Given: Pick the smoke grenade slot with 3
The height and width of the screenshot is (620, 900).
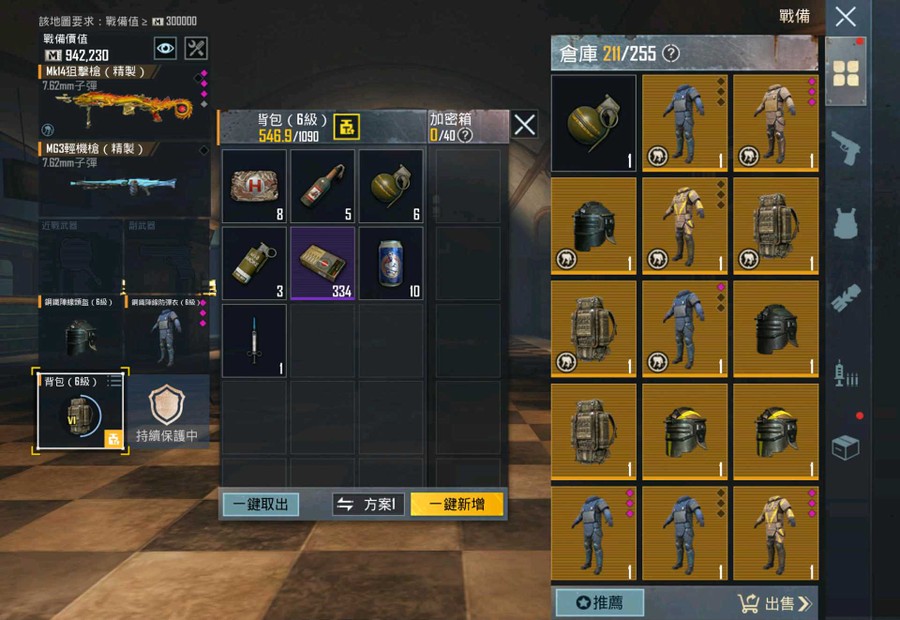Looking at the screenshot, I should coord(254,263).
